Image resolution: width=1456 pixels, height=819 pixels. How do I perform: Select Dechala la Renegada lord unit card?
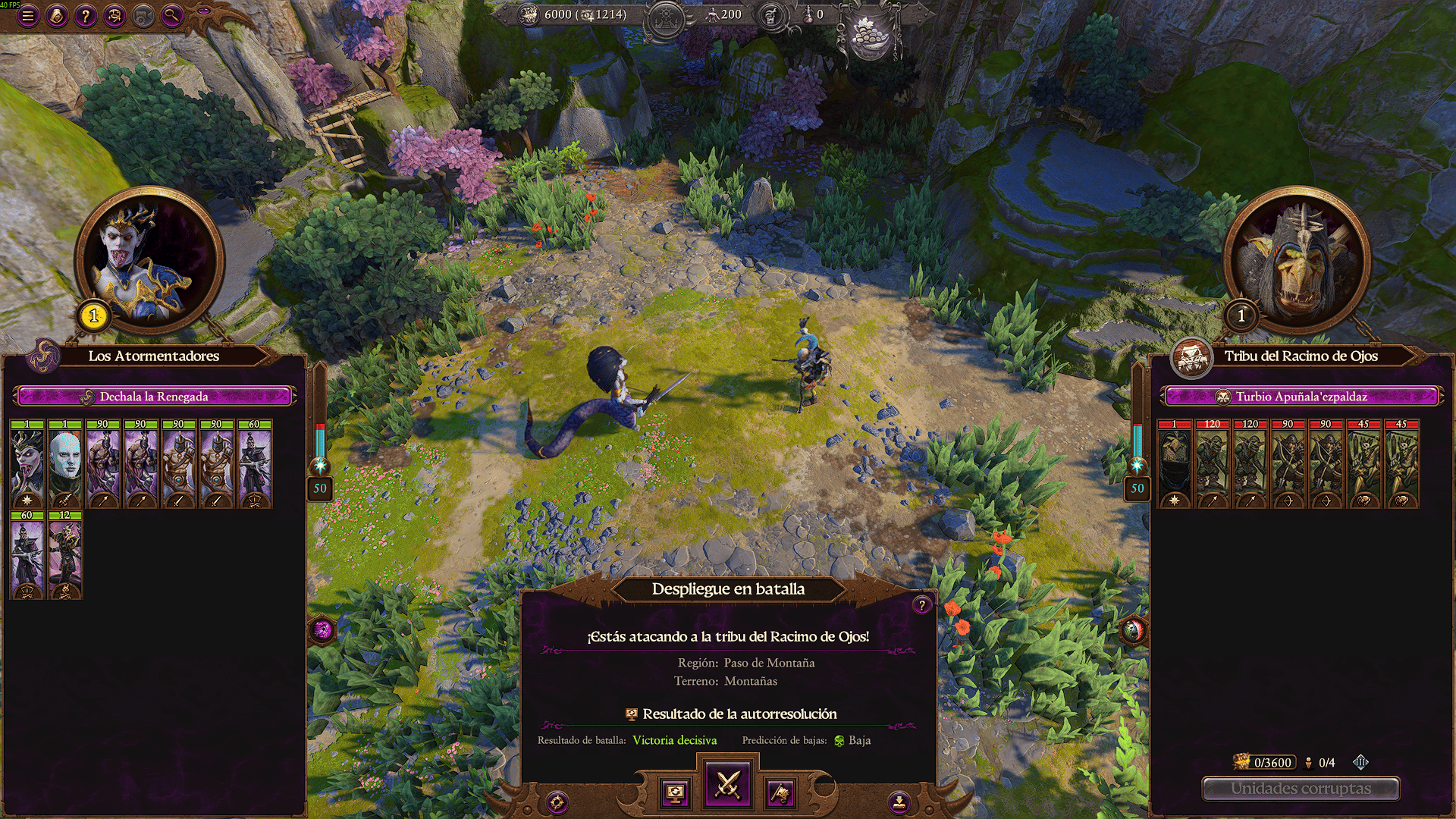28,463
